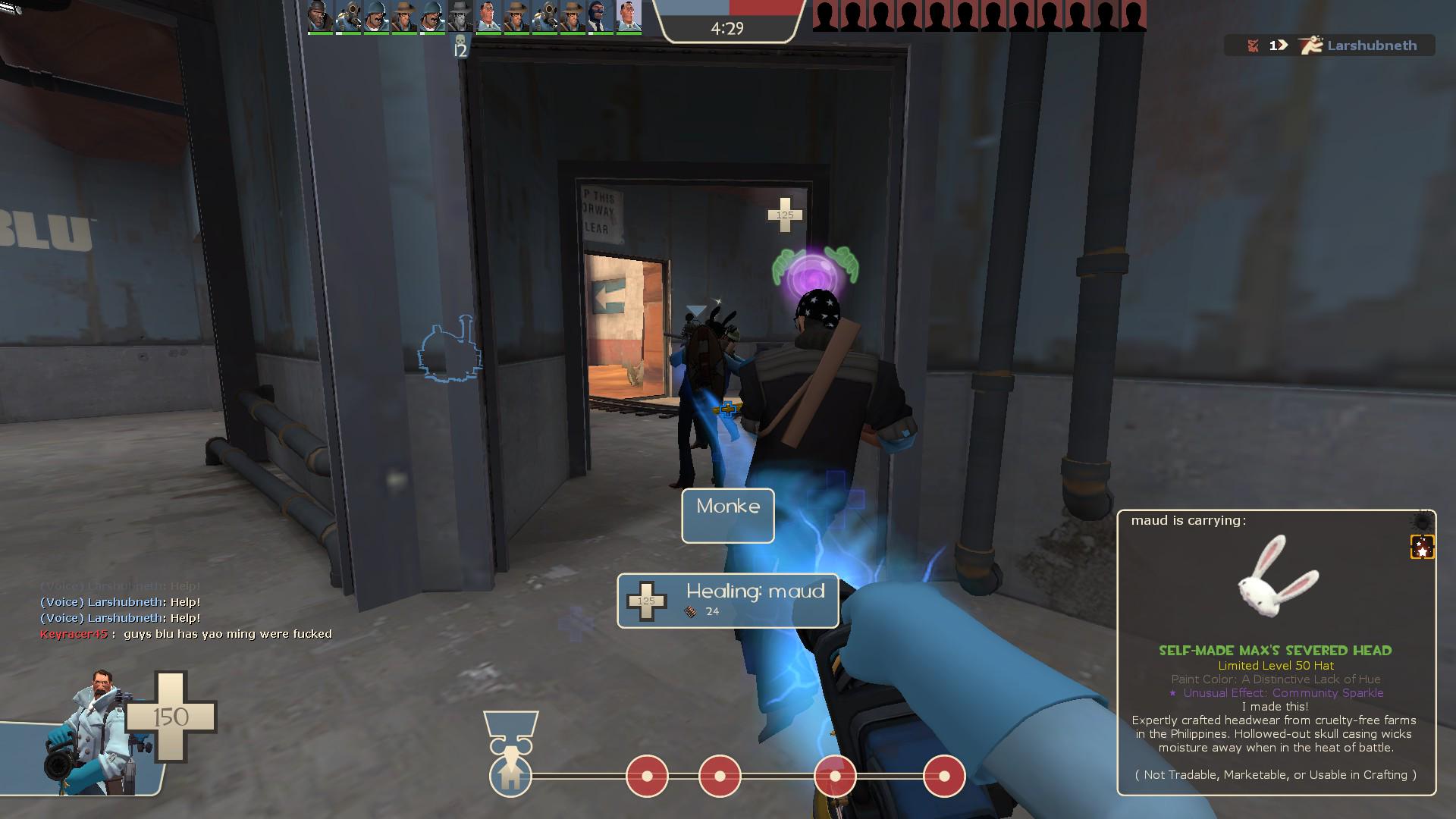Select the Monke player name tag
Viewport: 1456px width, 819px height.
pos(728,516)
